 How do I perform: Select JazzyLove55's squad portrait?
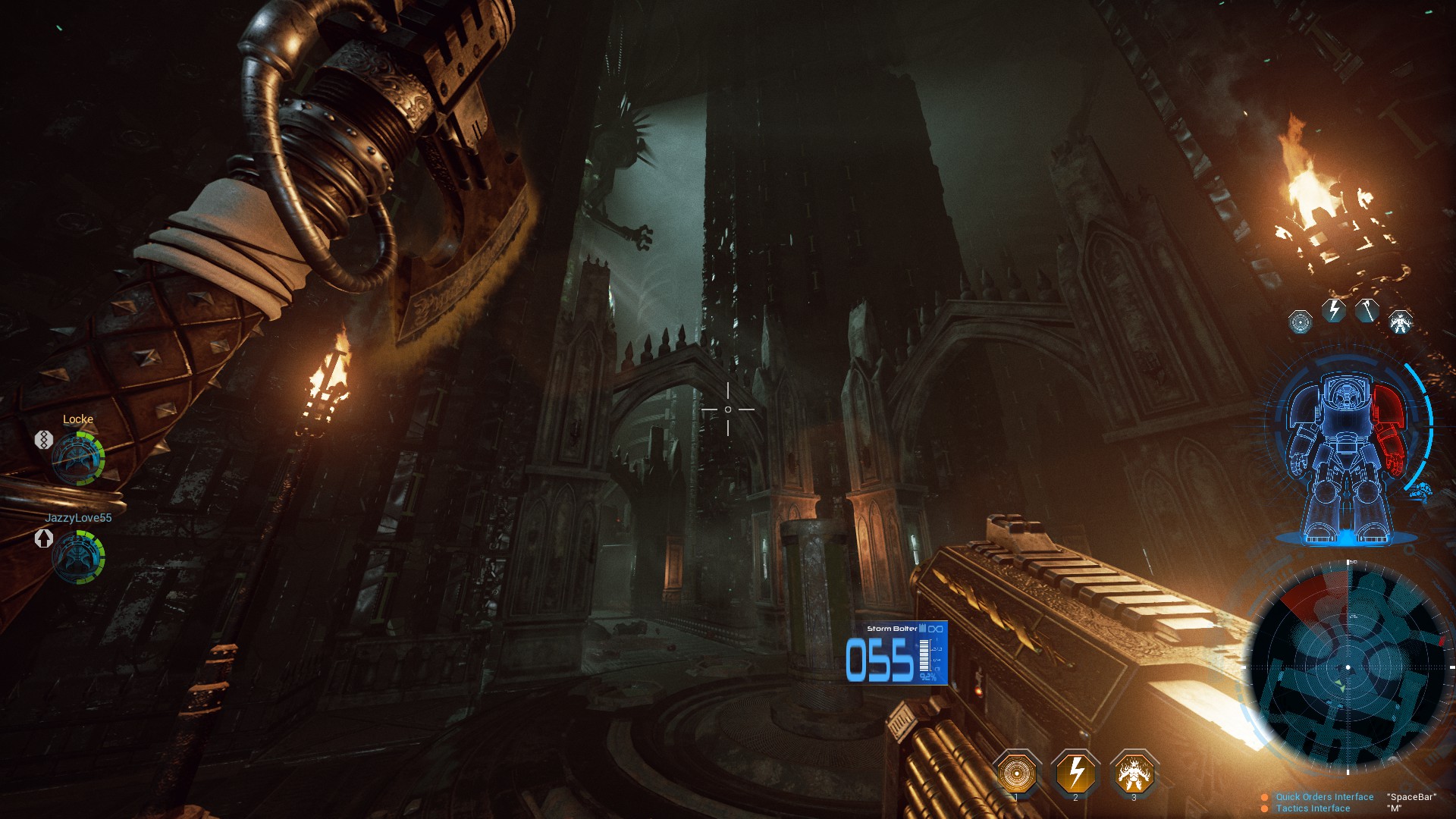point(78,557)
